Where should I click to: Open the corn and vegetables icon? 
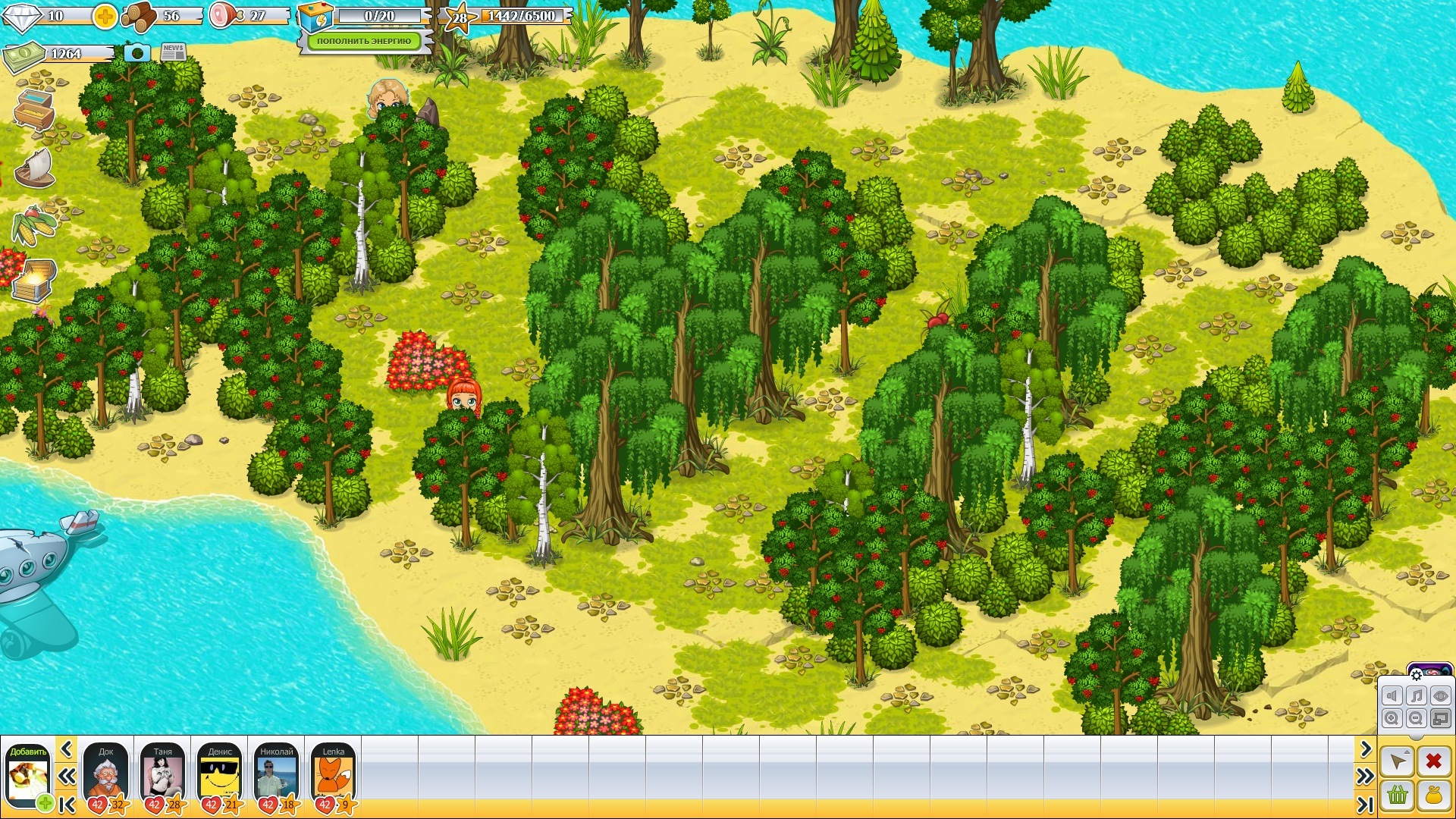(x=33, y=225)
